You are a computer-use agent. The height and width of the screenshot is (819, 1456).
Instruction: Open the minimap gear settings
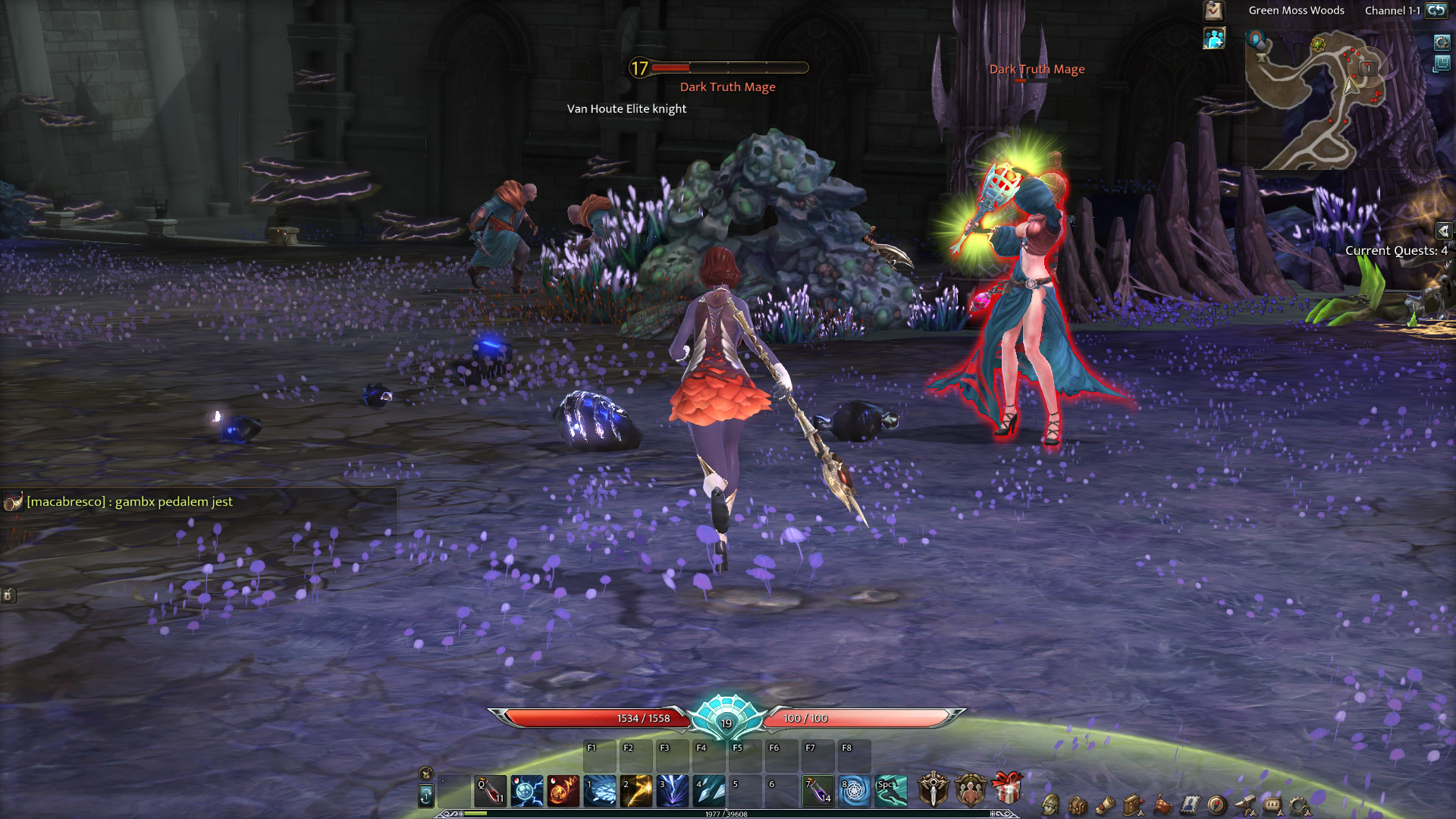tap(1442, 42)
